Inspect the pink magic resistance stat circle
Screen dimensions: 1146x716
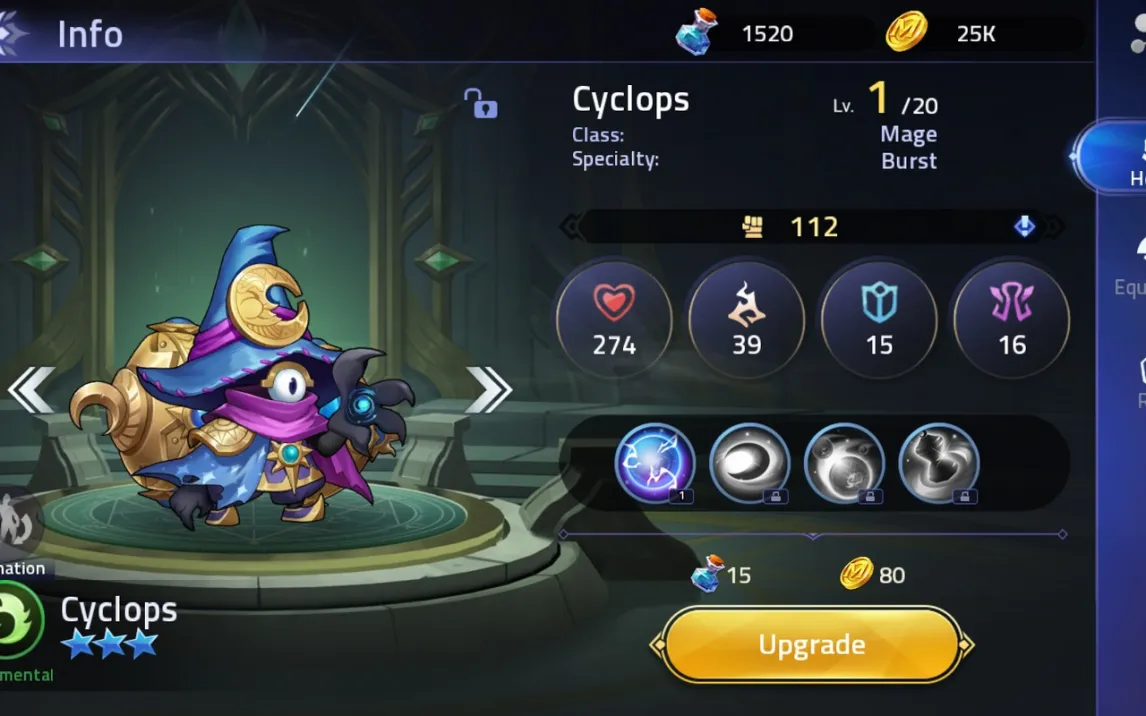[x=1011, y=320]
